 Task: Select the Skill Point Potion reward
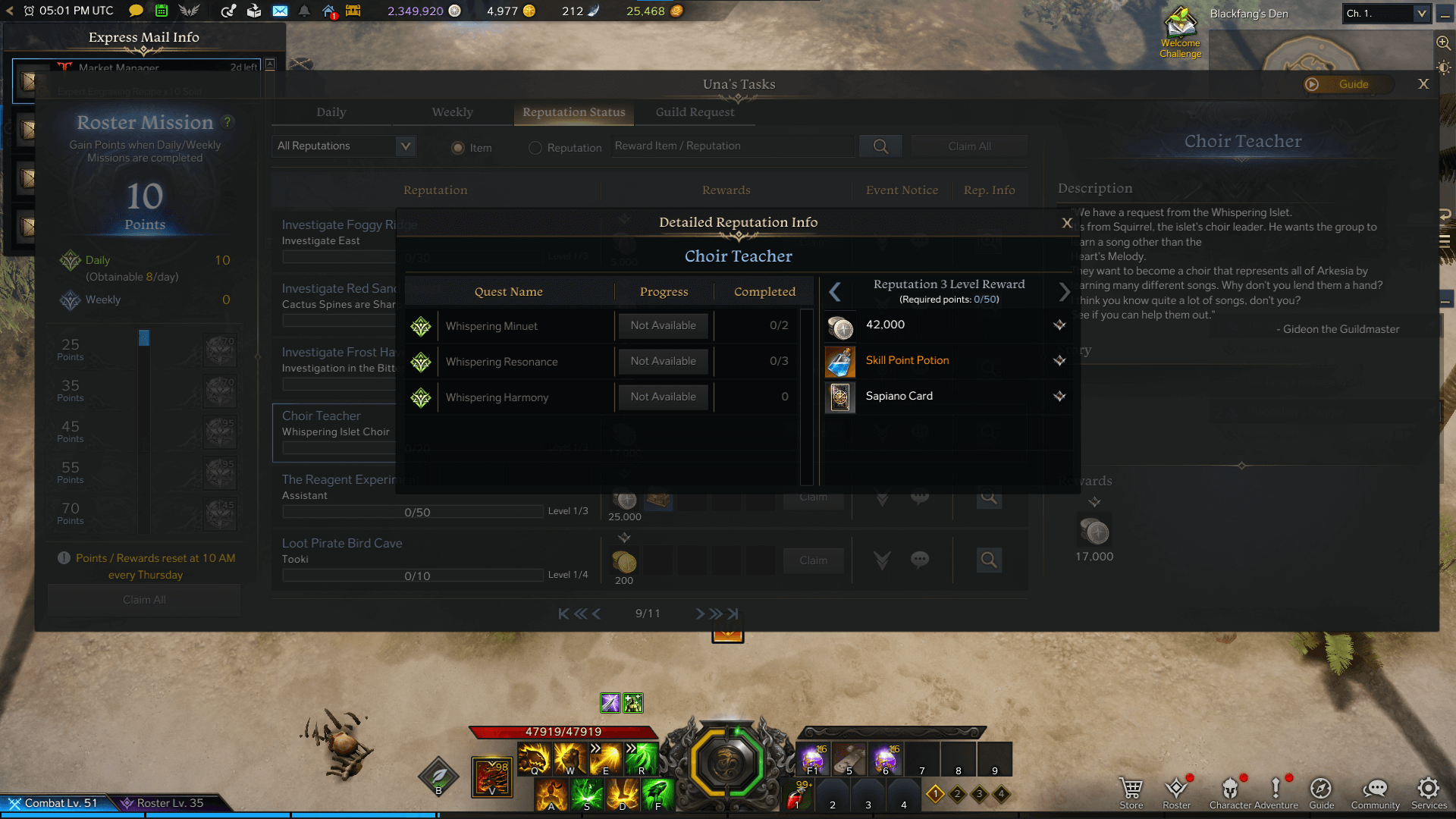click(907, 361)
